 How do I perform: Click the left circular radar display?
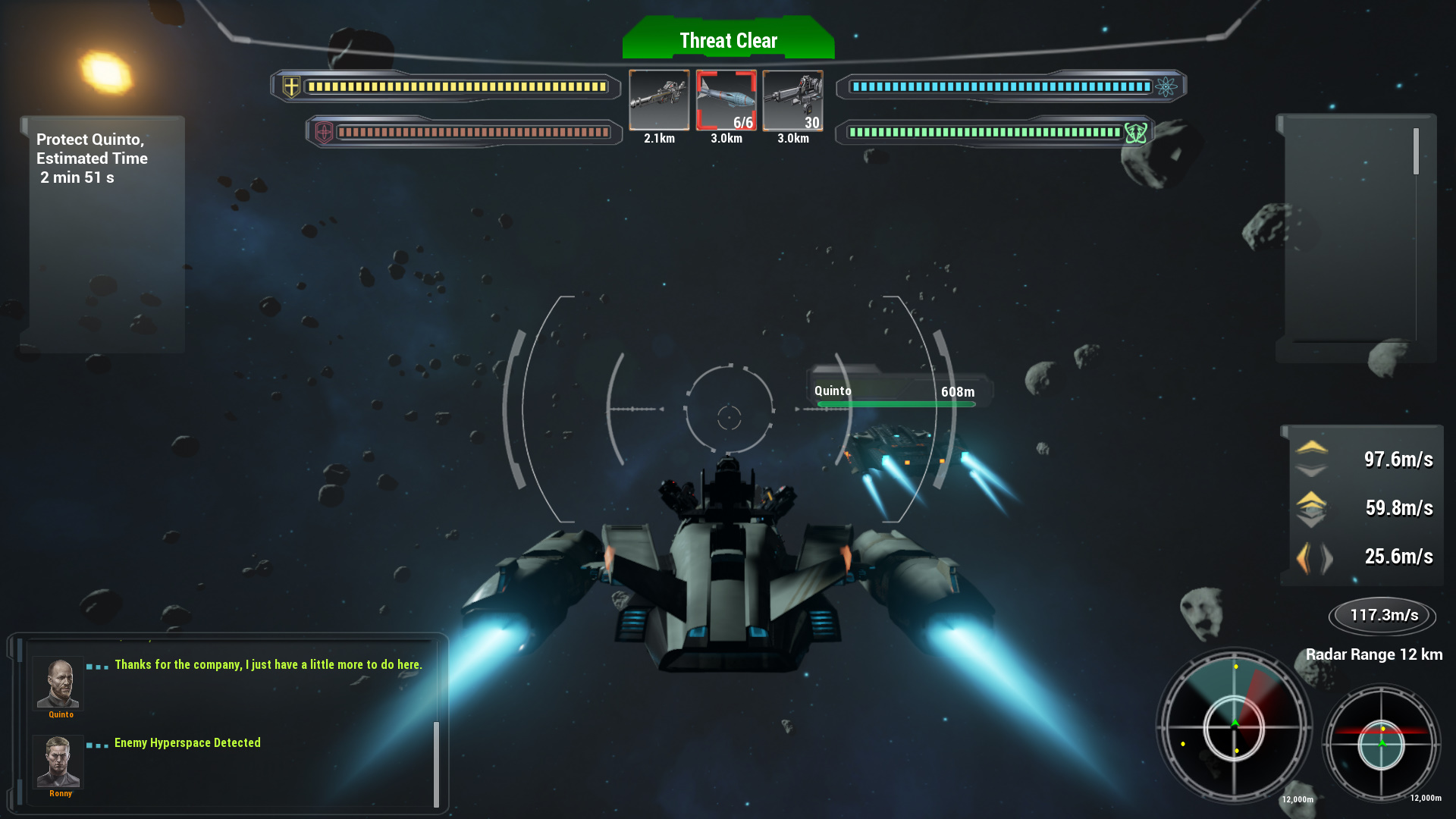[1235, 726]
